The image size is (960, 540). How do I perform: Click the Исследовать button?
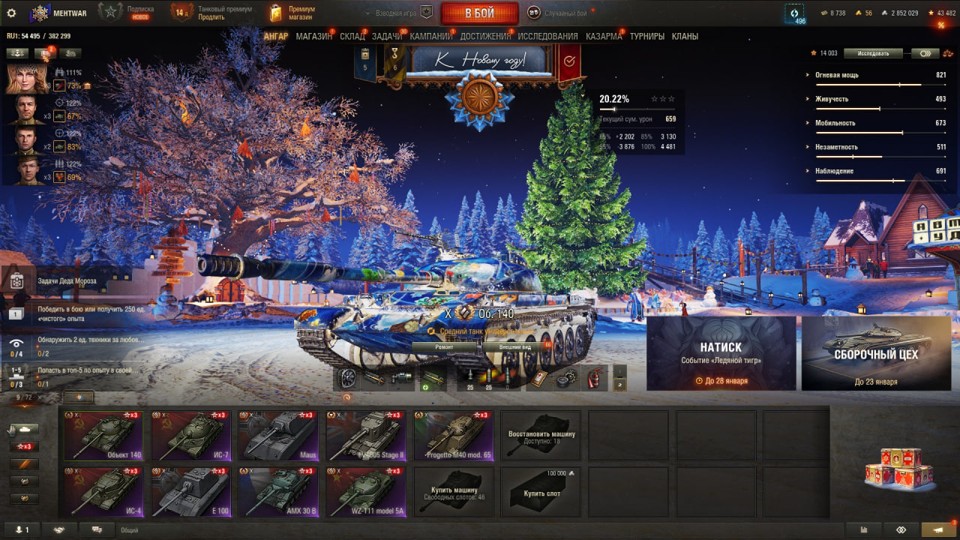873,53
